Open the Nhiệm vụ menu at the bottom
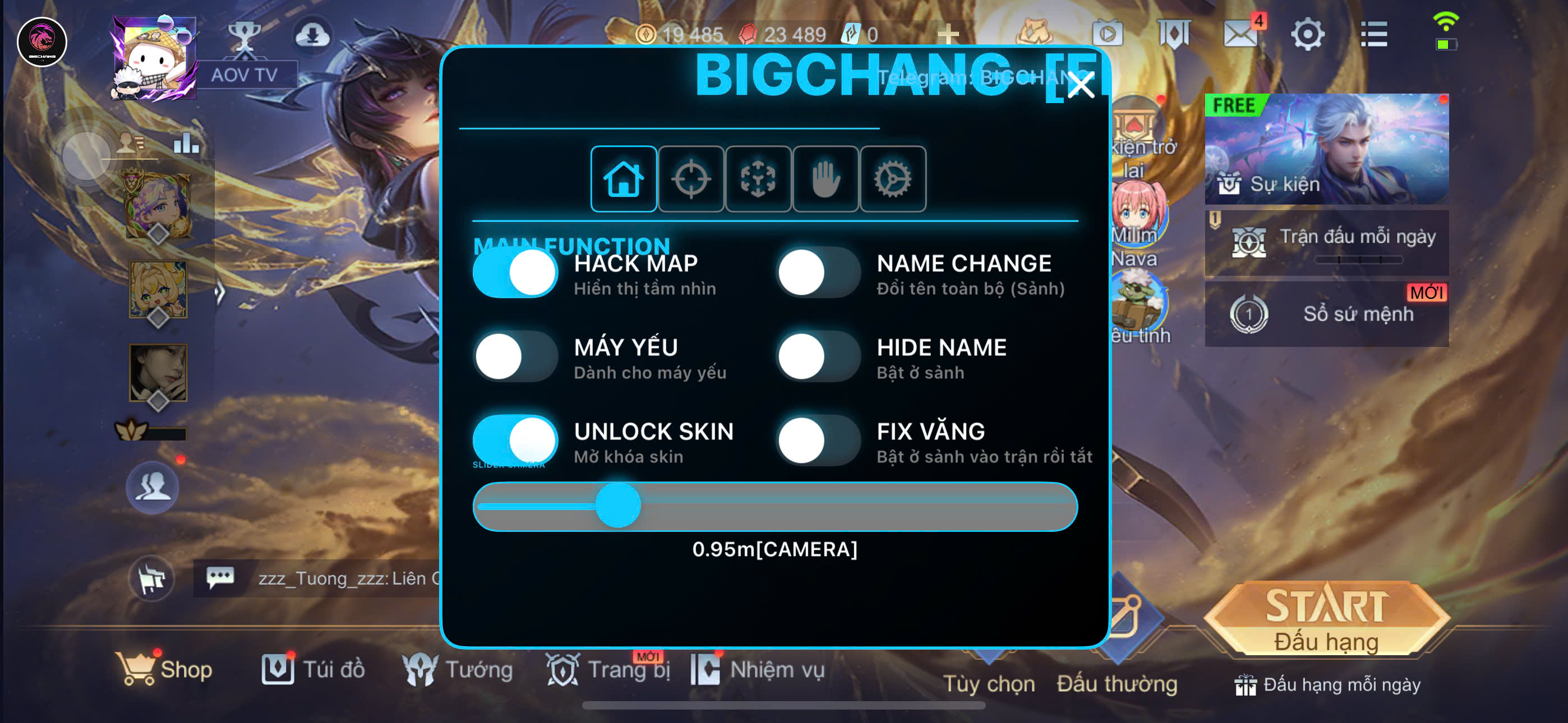This screenshot has width=1568, height=723. pyautogui.click(x=707, y=669)
